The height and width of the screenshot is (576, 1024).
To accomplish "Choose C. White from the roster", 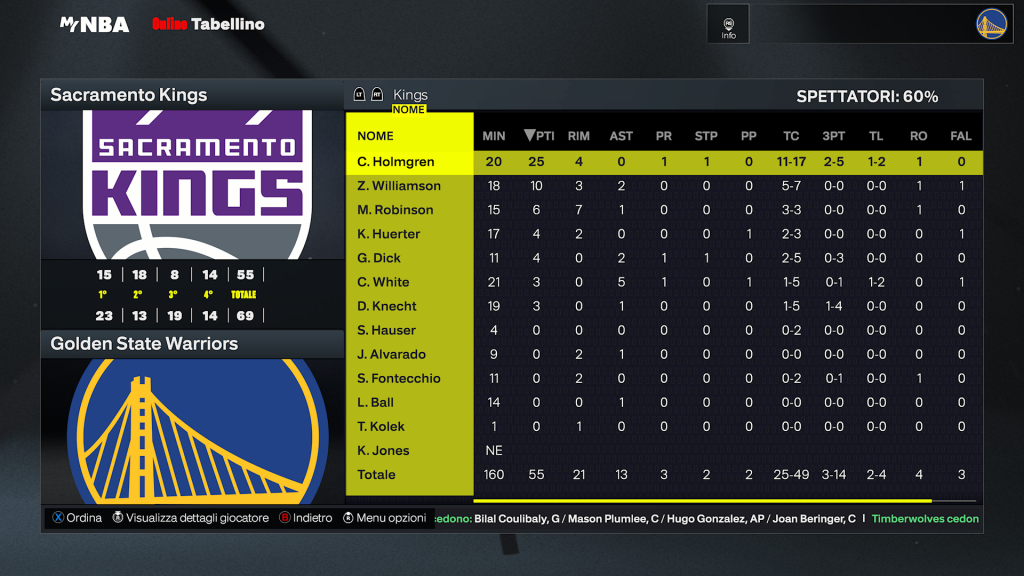I will coord(383,282).
